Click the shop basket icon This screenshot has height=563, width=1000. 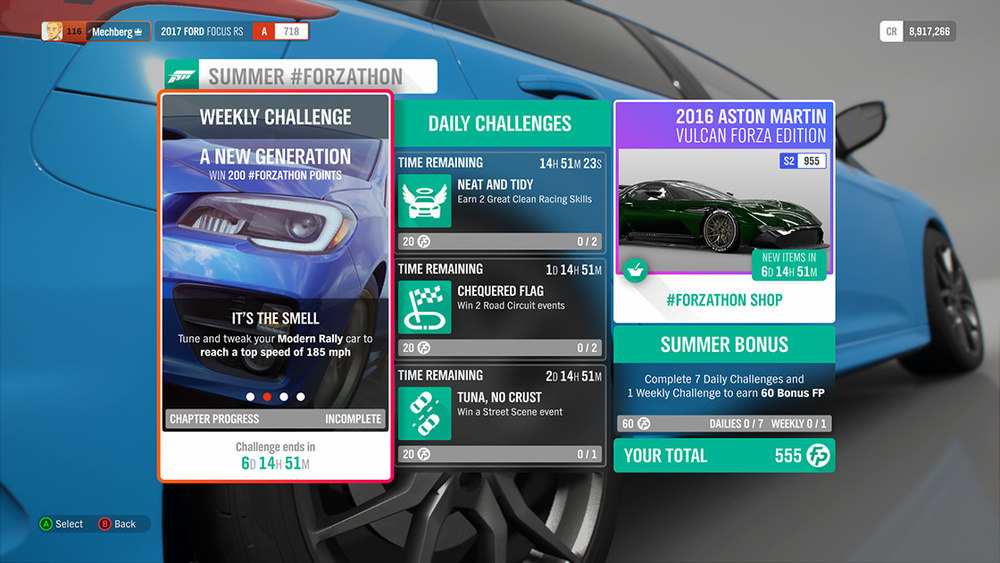633,270
